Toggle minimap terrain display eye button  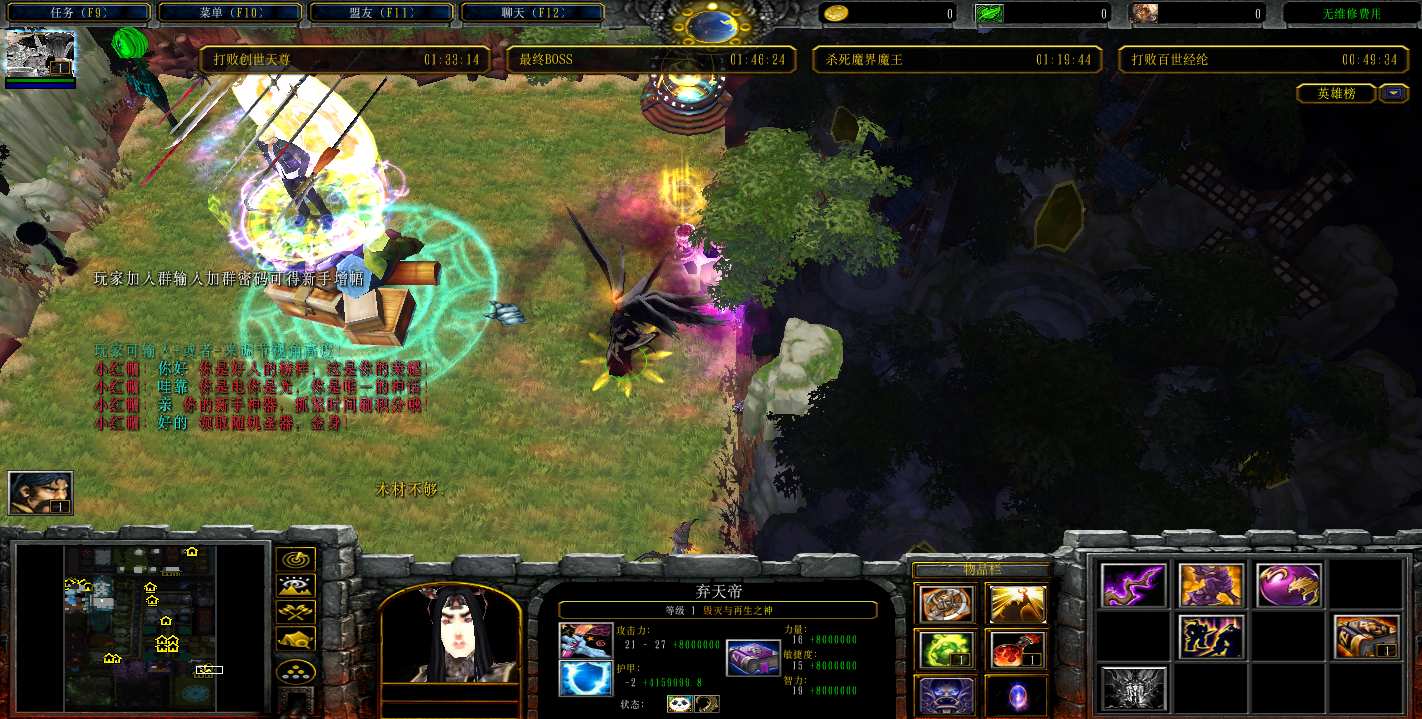pyautogui.click(x=296, y=587)
